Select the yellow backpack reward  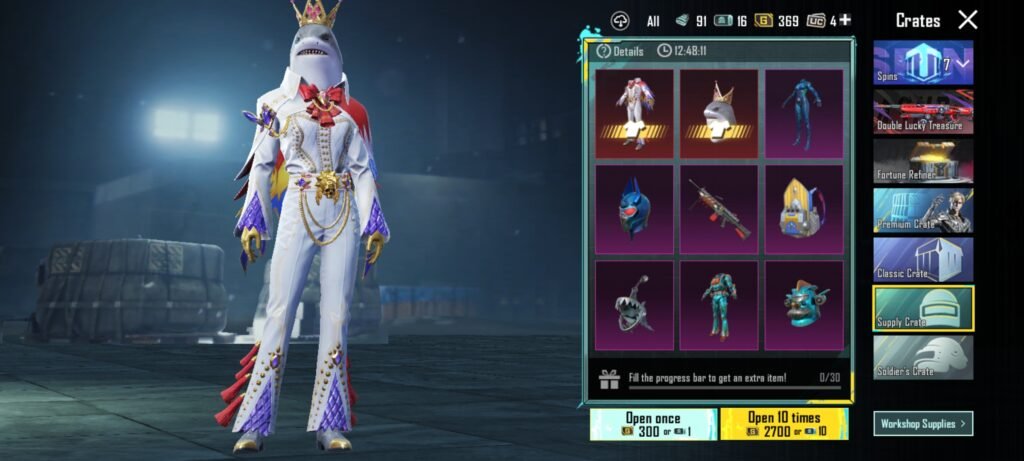tap(803, 209)
